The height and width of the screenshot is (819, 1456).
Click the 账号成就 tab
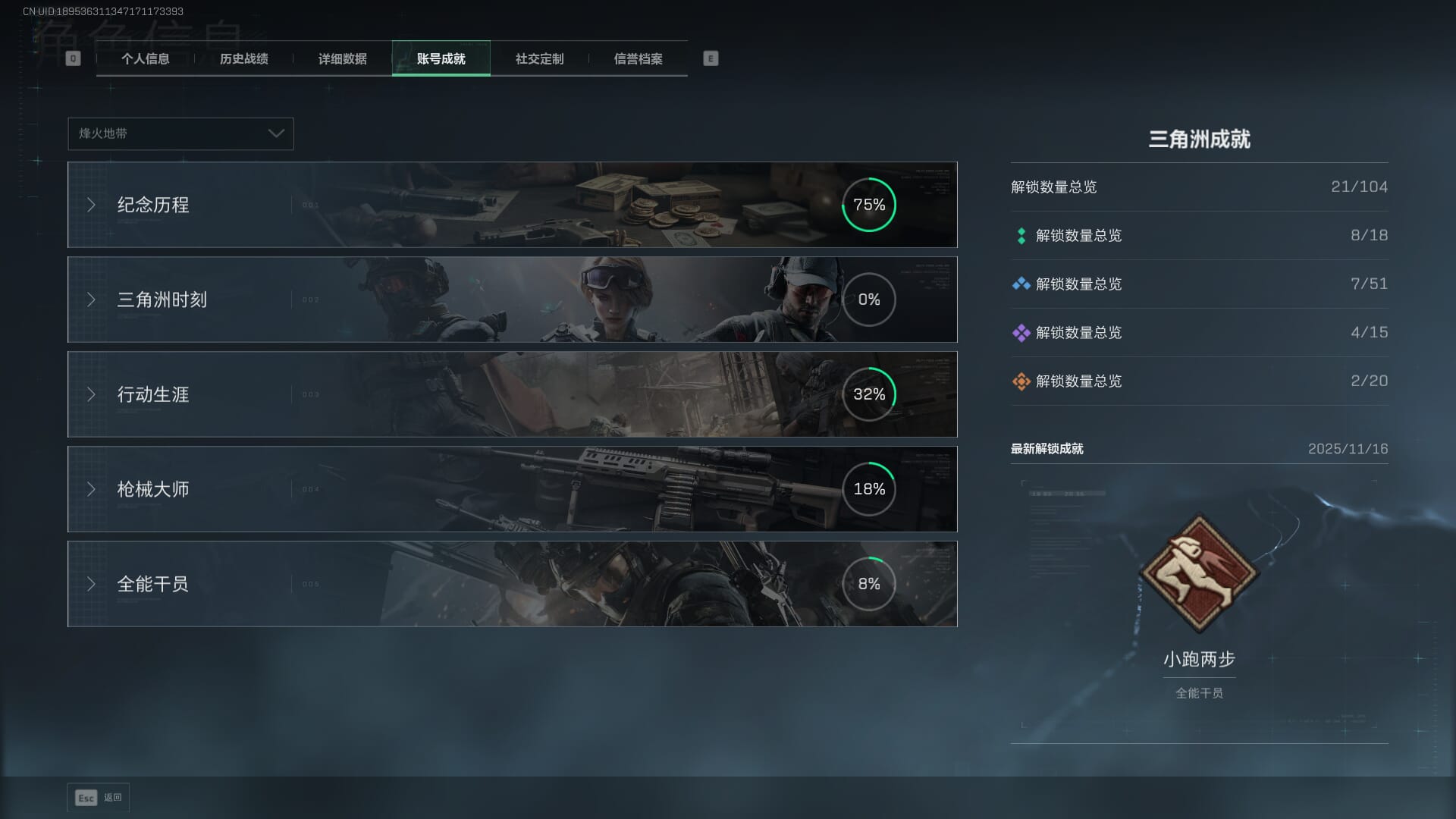pos(441,59)
